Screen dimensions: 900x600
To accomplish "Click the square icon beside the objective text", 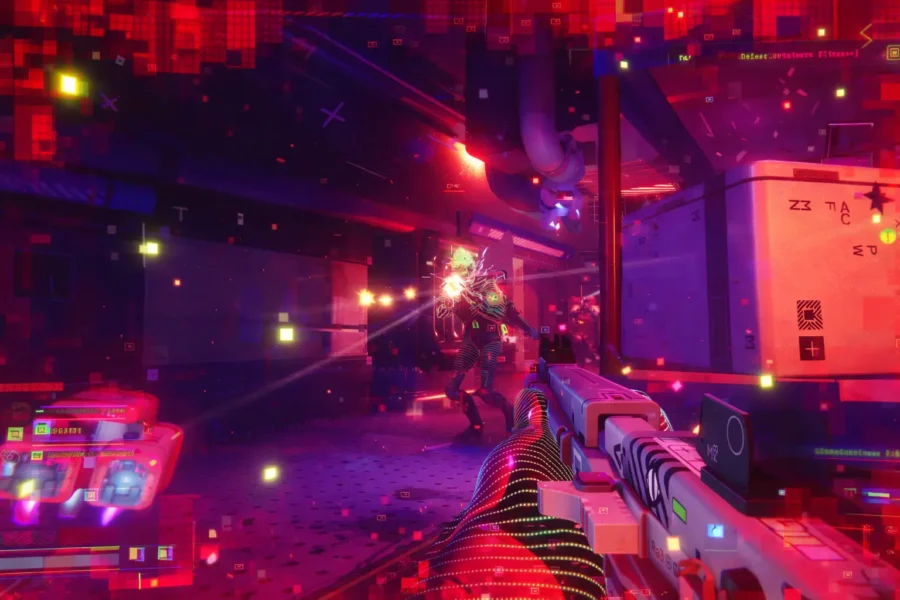I will (x=892, y=53).
